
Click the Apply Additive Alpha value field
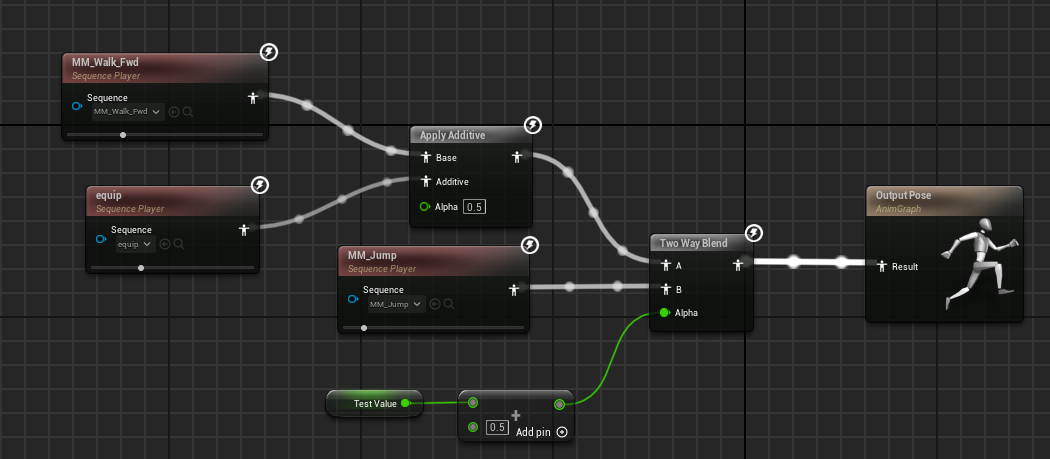click(x=476, y=206)
